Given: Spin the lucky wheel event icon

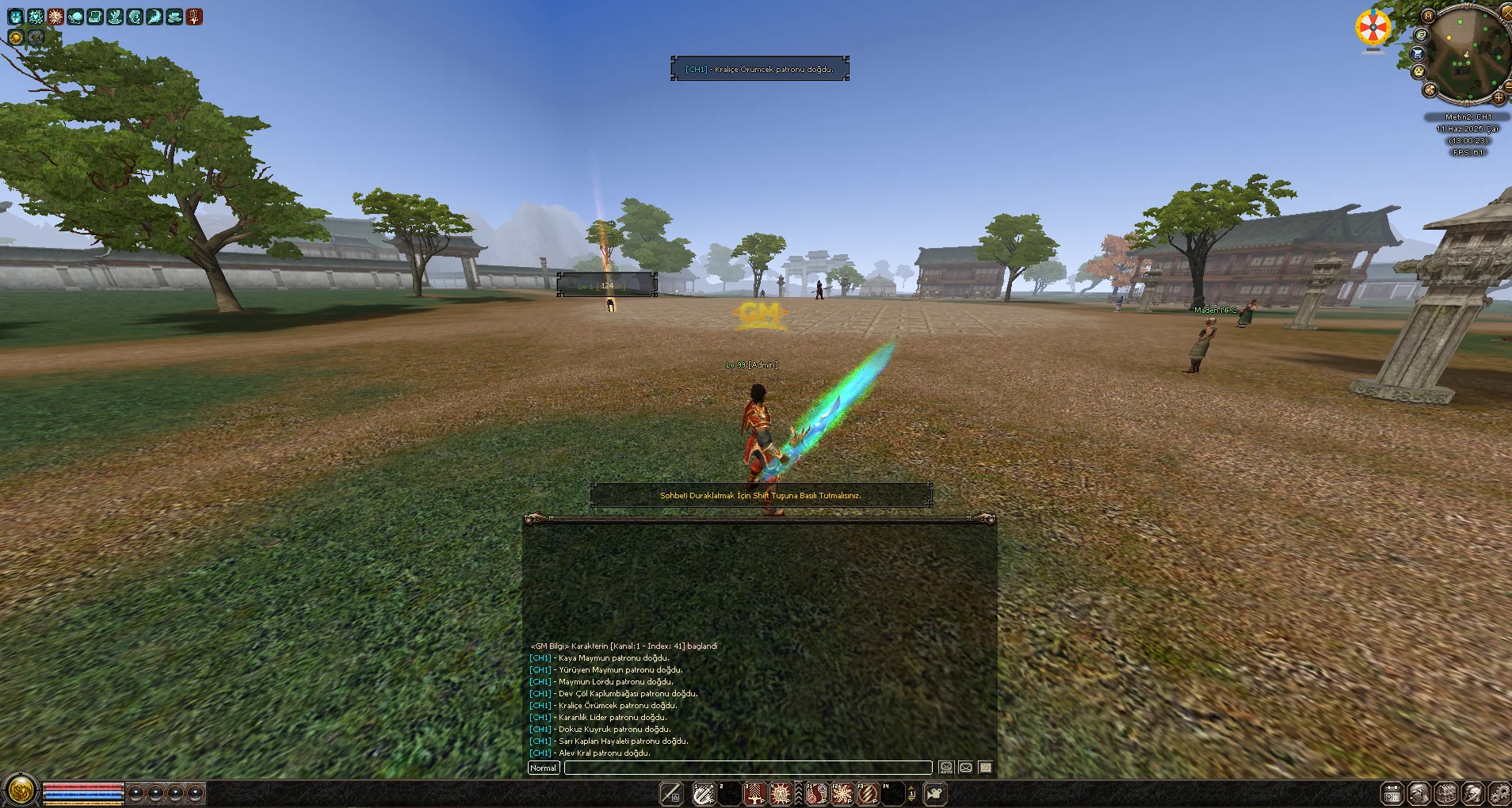Looking at the screenshot, I should click(x=1373, y=29).
